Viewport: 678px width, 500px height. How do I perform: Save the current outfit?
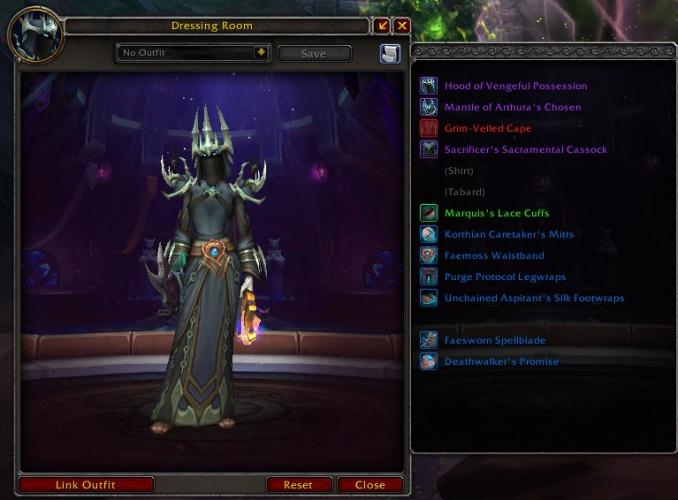click(x=314, y=54)
